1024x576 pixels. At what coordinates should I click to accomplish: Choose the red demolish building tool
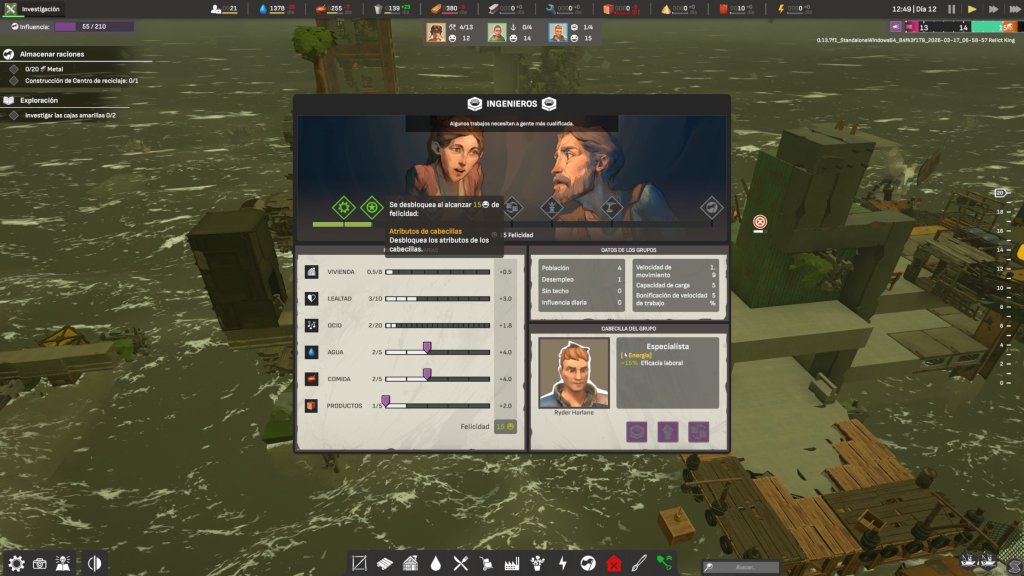tap(613, 563)
